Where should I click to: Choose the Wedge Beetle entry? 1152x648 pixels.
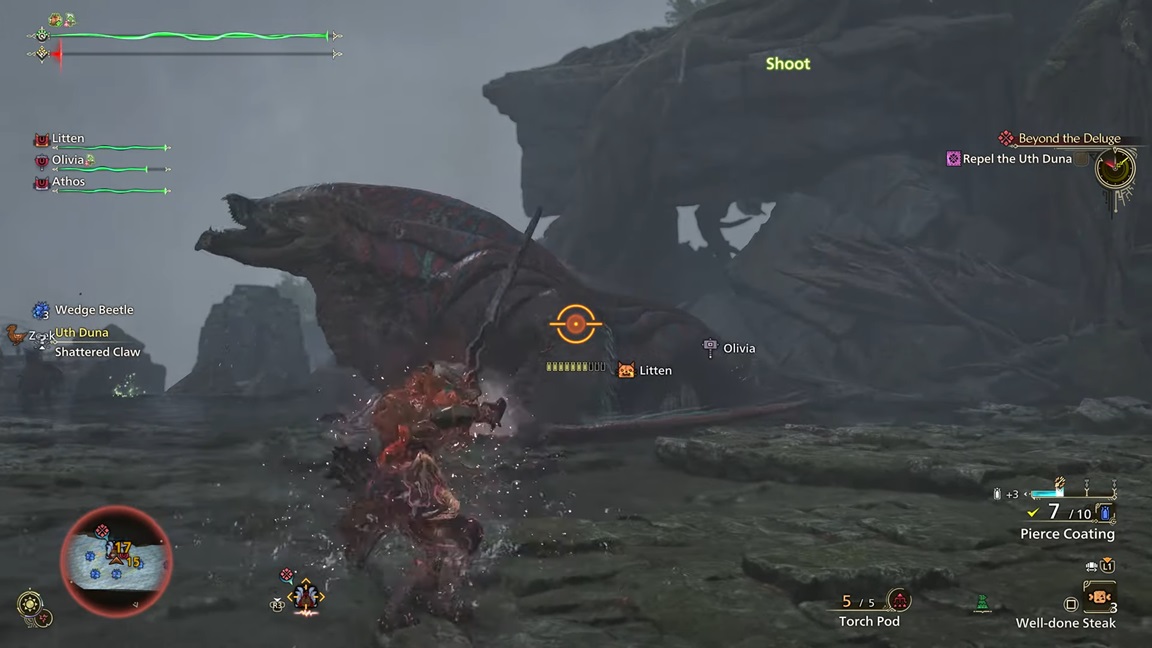coord(93,310)
